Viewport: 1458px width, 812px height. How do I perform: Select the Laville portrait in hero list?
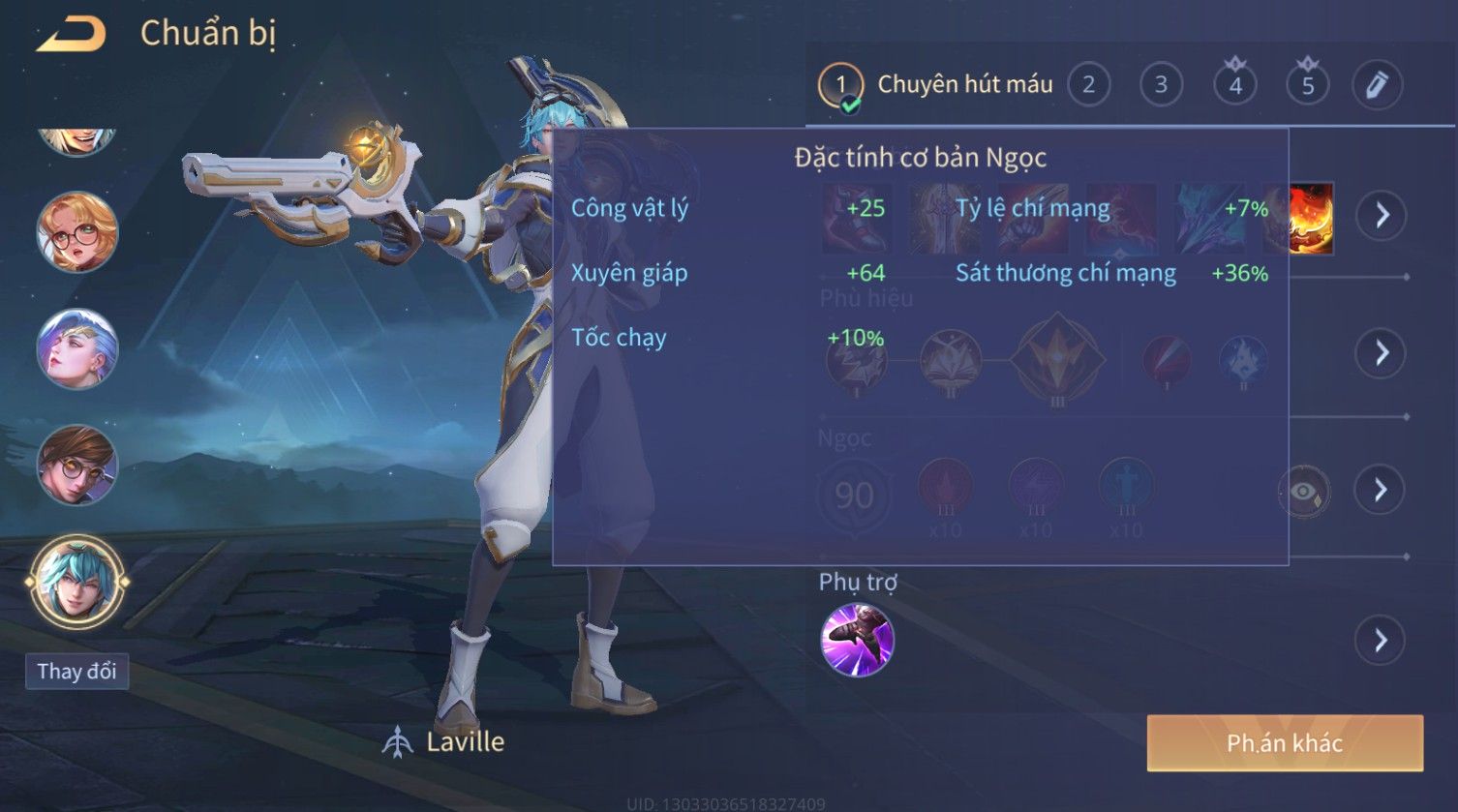(77, 583)
